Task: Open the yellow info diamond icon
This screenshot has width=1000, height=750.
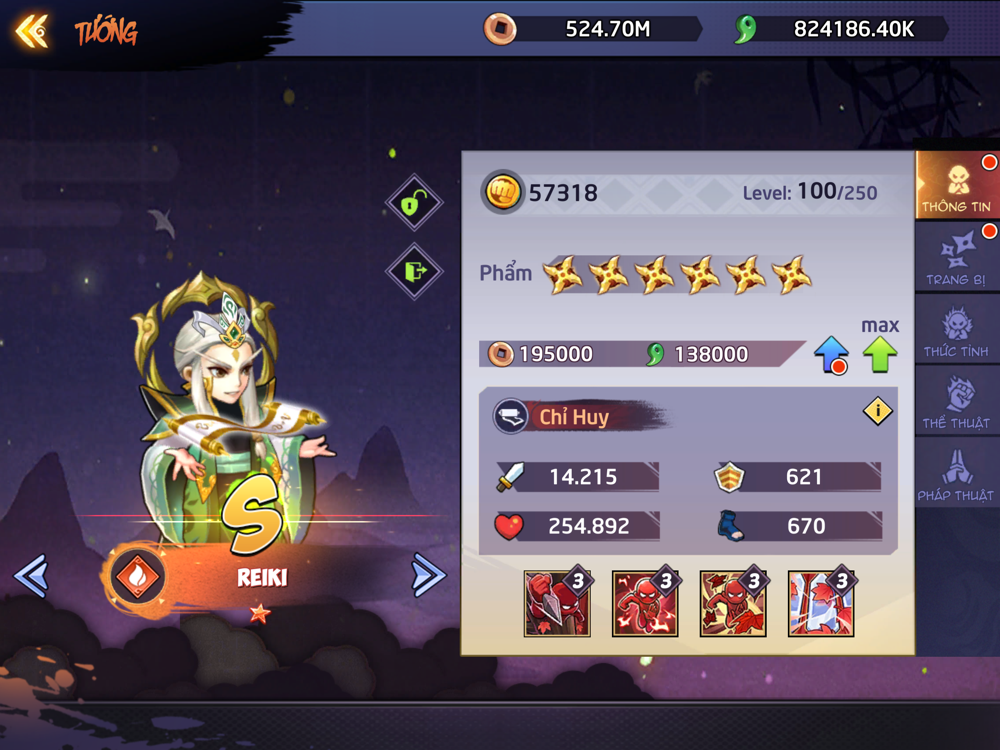Action: click(877, 411)
